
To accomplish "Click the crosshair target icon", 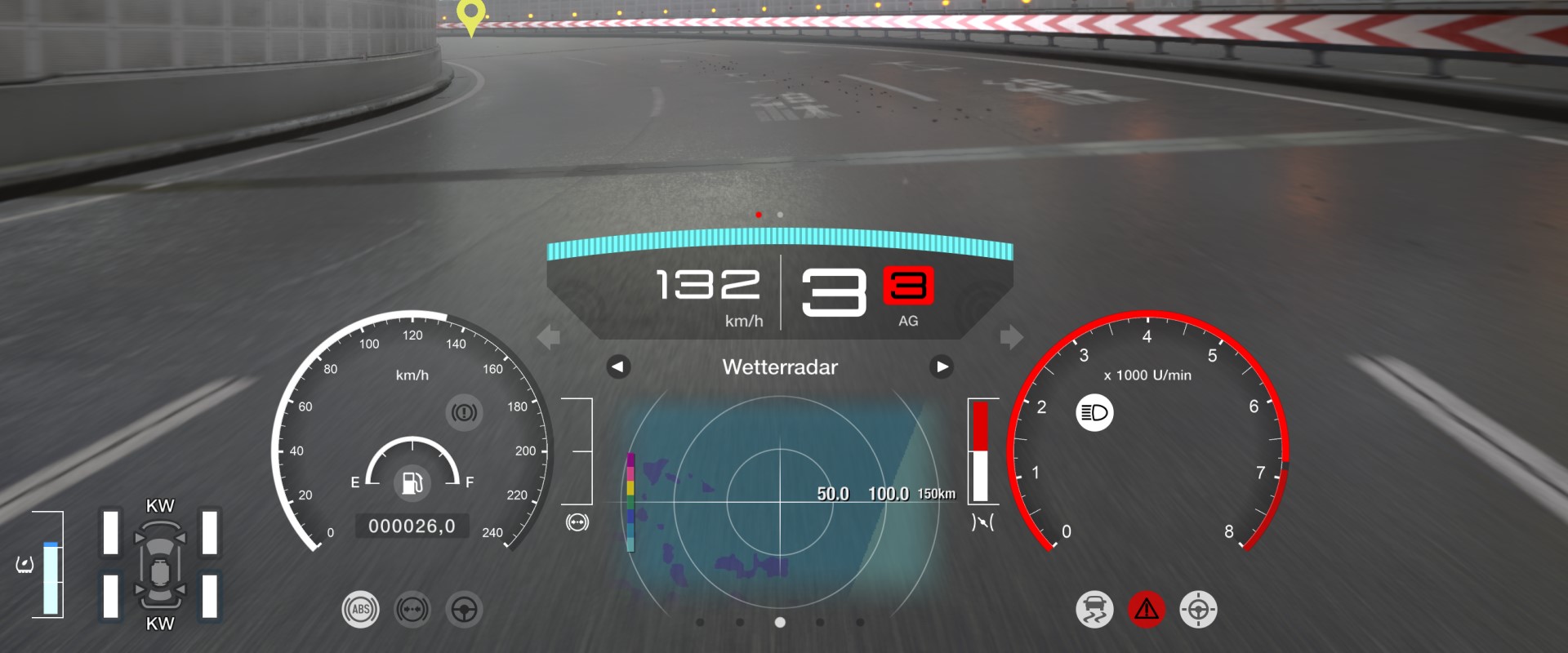I will pos(1198,610).
